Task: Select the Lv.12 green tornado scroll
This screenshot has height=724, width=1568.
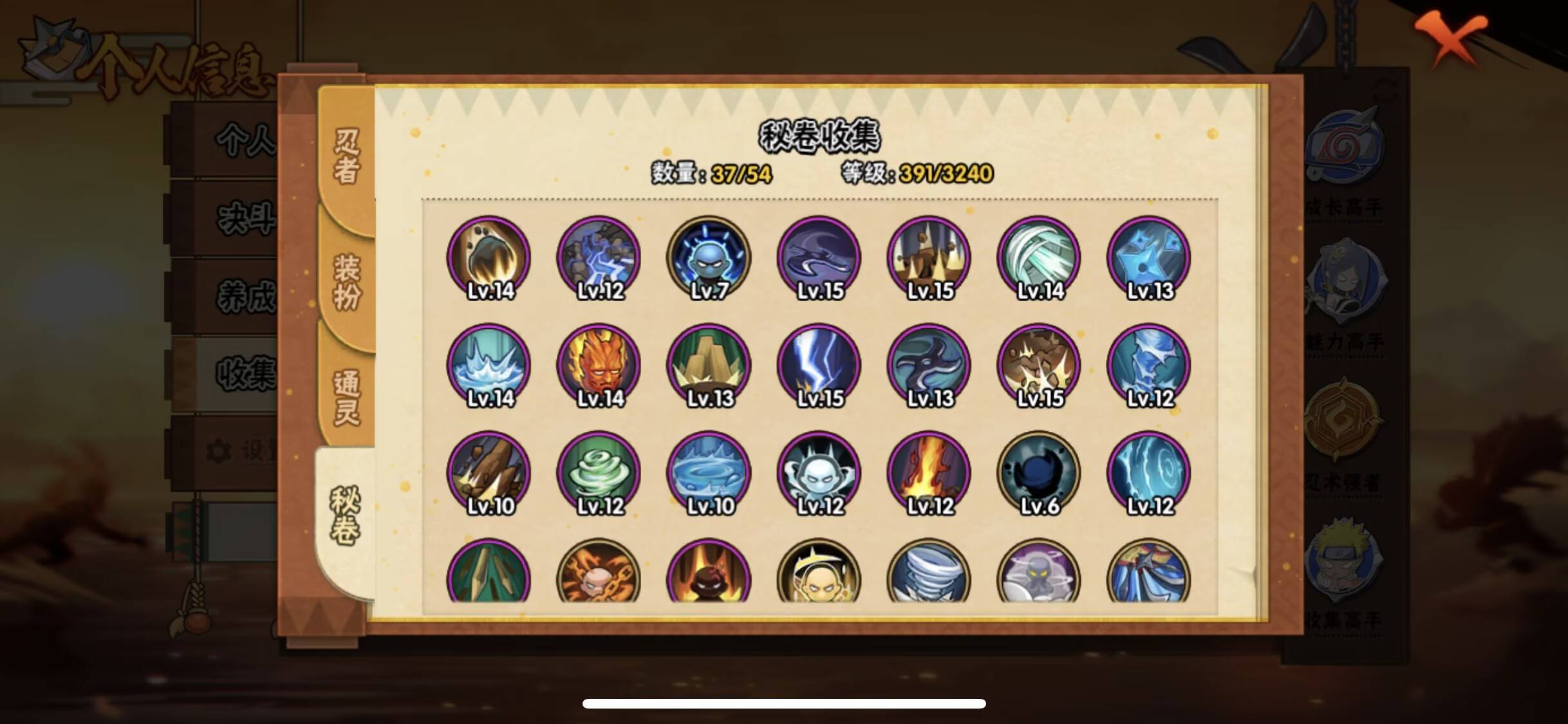Action: click(599, 472)
